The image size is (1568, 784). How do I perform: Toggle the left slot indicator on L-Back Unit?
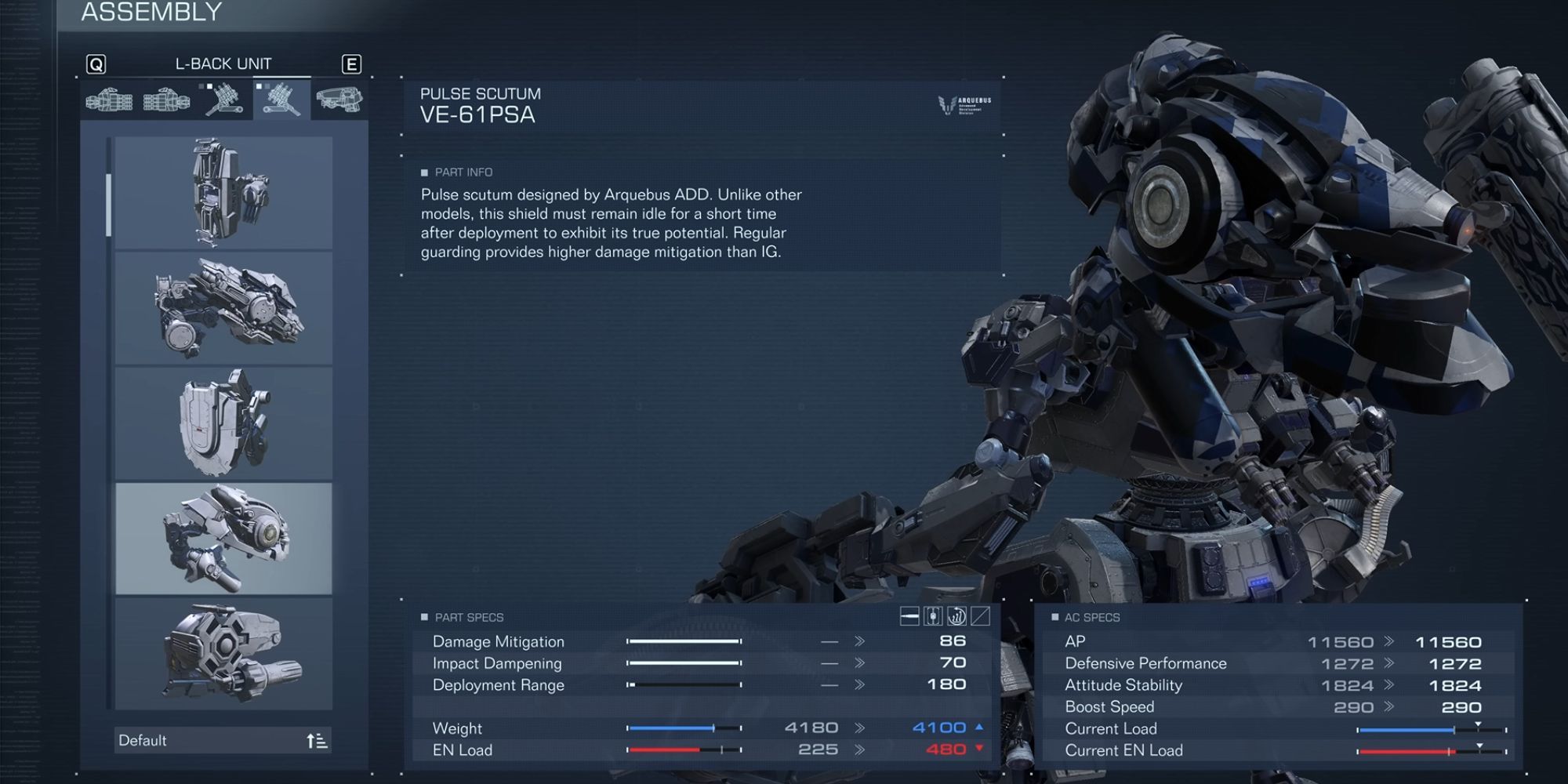point(259,86)
